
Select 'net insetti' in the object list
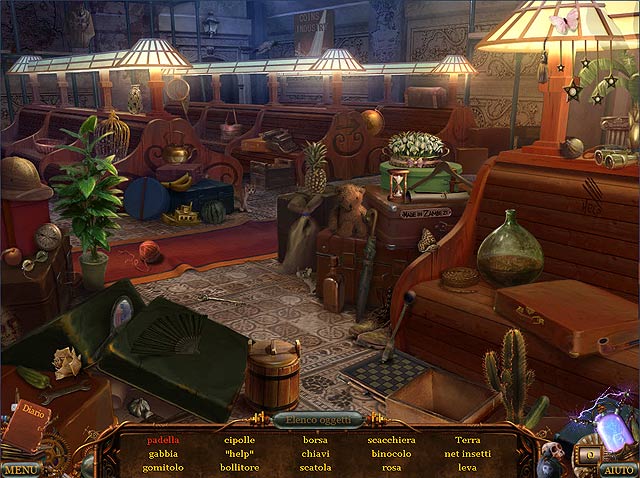467,453
